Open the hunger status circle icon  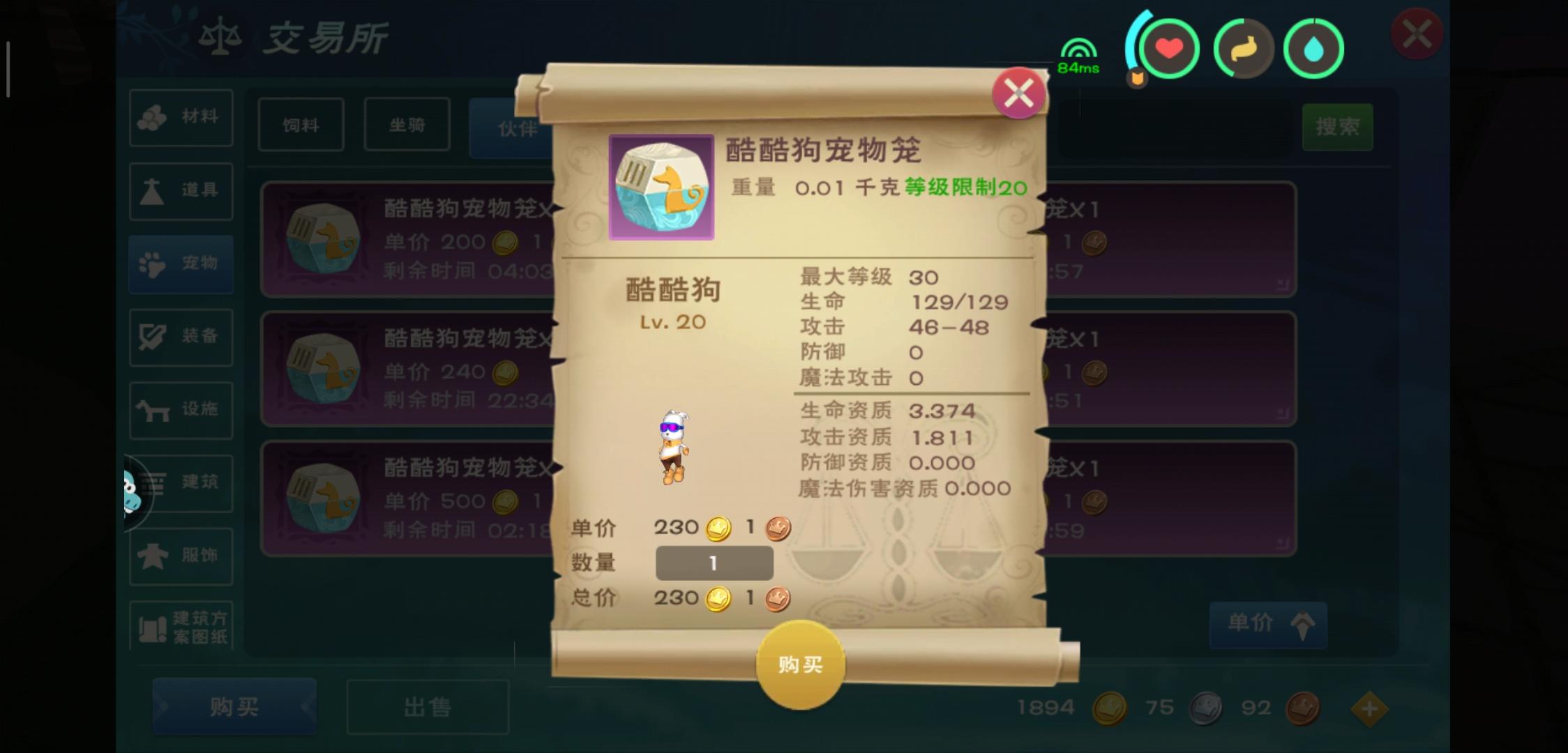tap(1243, 47)
